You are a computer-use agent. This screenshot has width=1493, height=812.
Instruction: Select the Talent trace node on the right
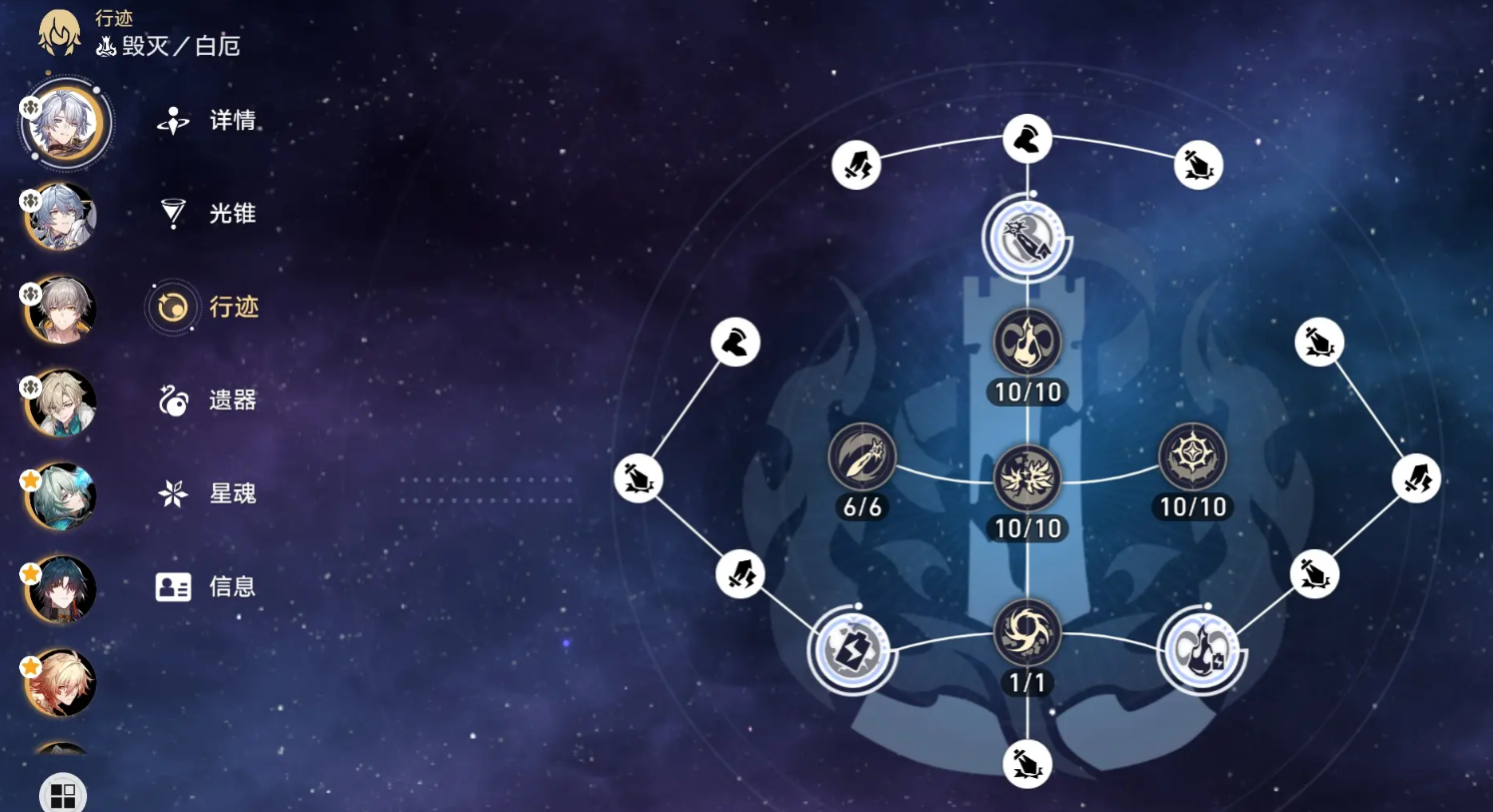click(1194, 457)
